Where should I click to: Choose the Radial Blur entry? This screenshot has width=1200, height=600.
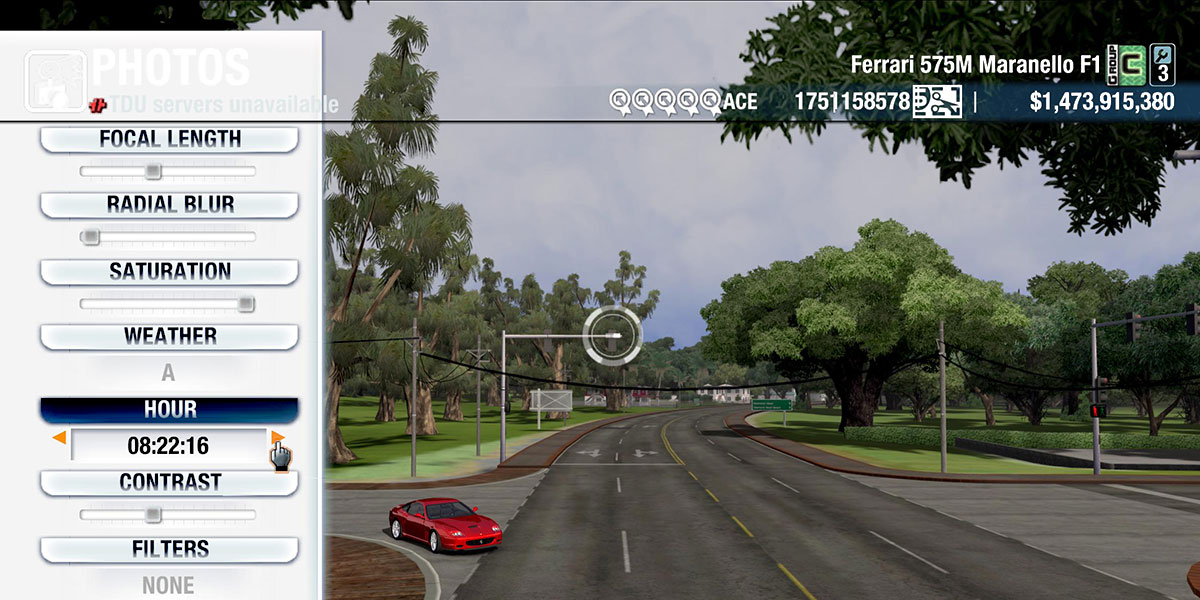169,205
